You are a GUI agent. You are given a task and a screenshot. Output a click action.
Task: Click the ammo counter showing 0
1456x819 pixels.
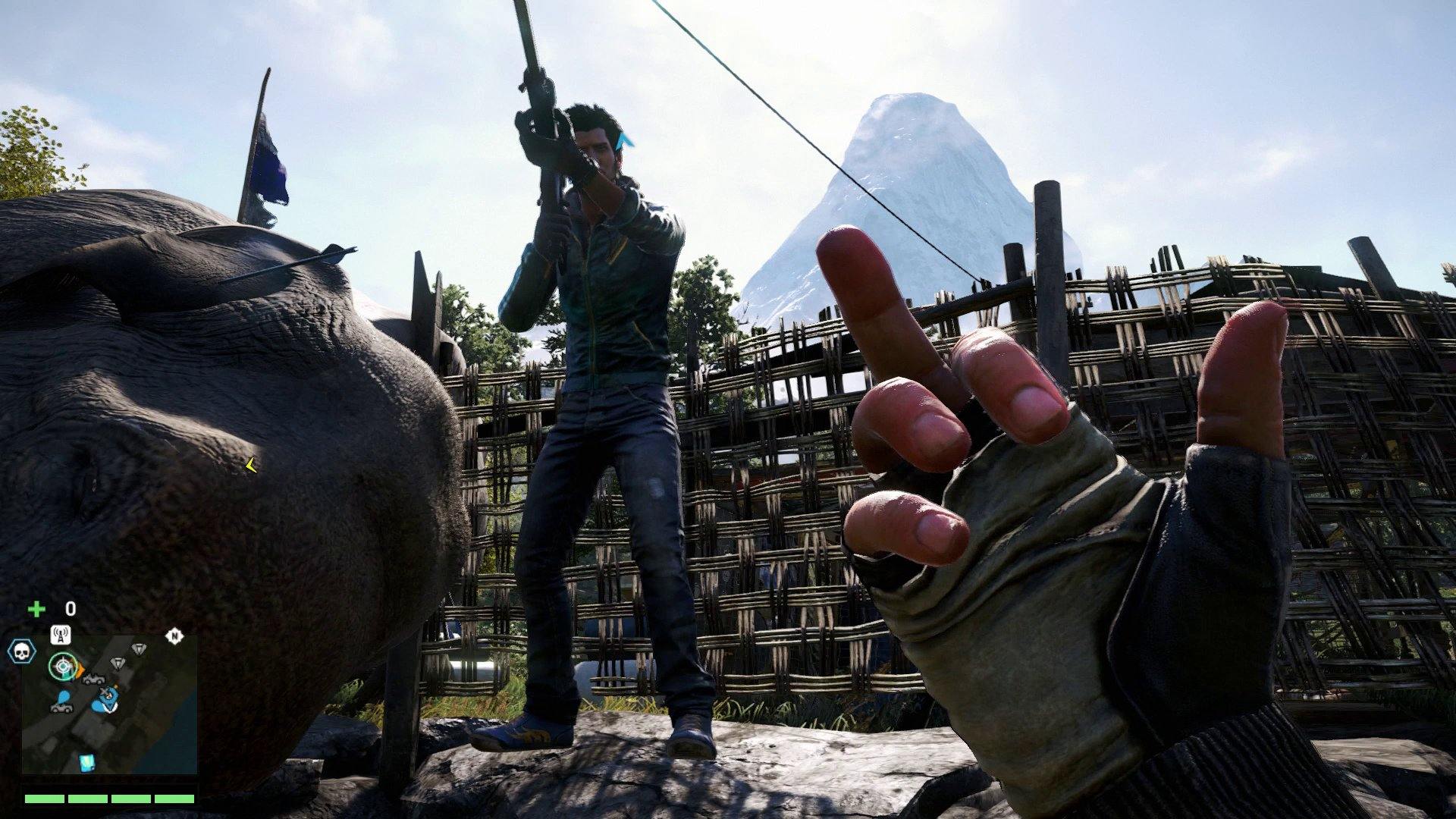(x=70, y=608)
